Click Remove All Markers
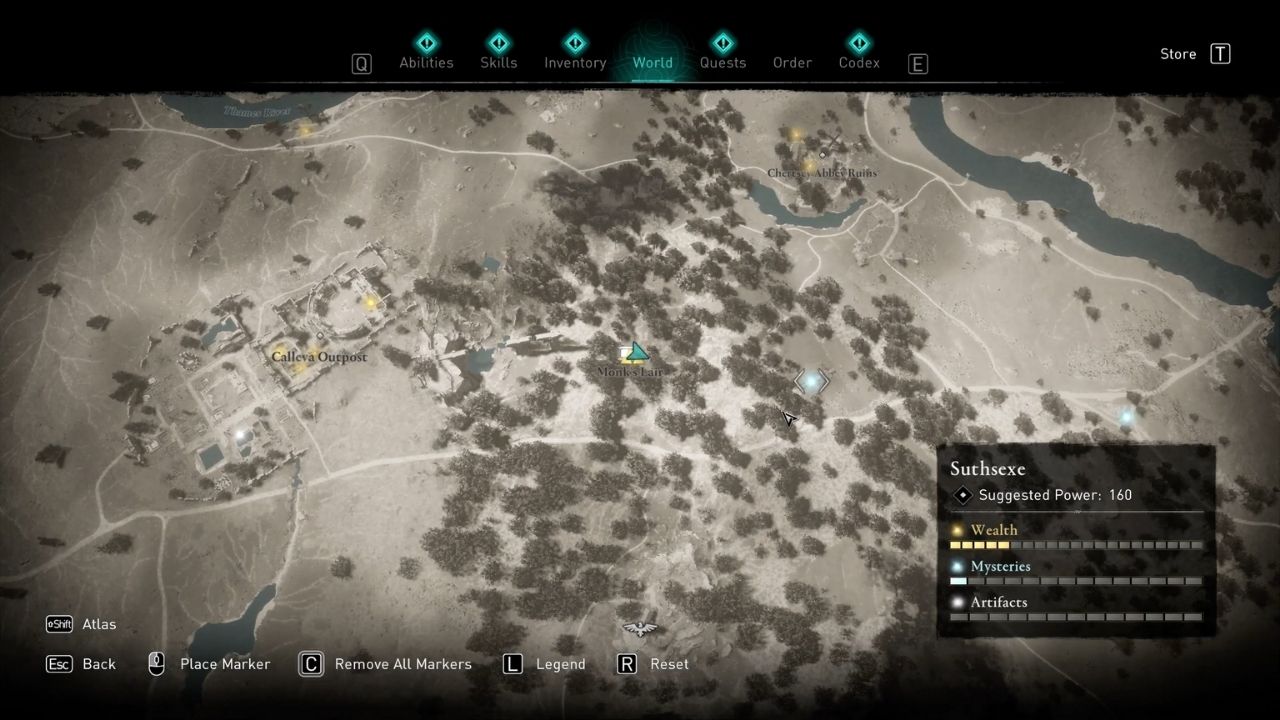This screenshot has height=720, width=1280. click(403, 663)
